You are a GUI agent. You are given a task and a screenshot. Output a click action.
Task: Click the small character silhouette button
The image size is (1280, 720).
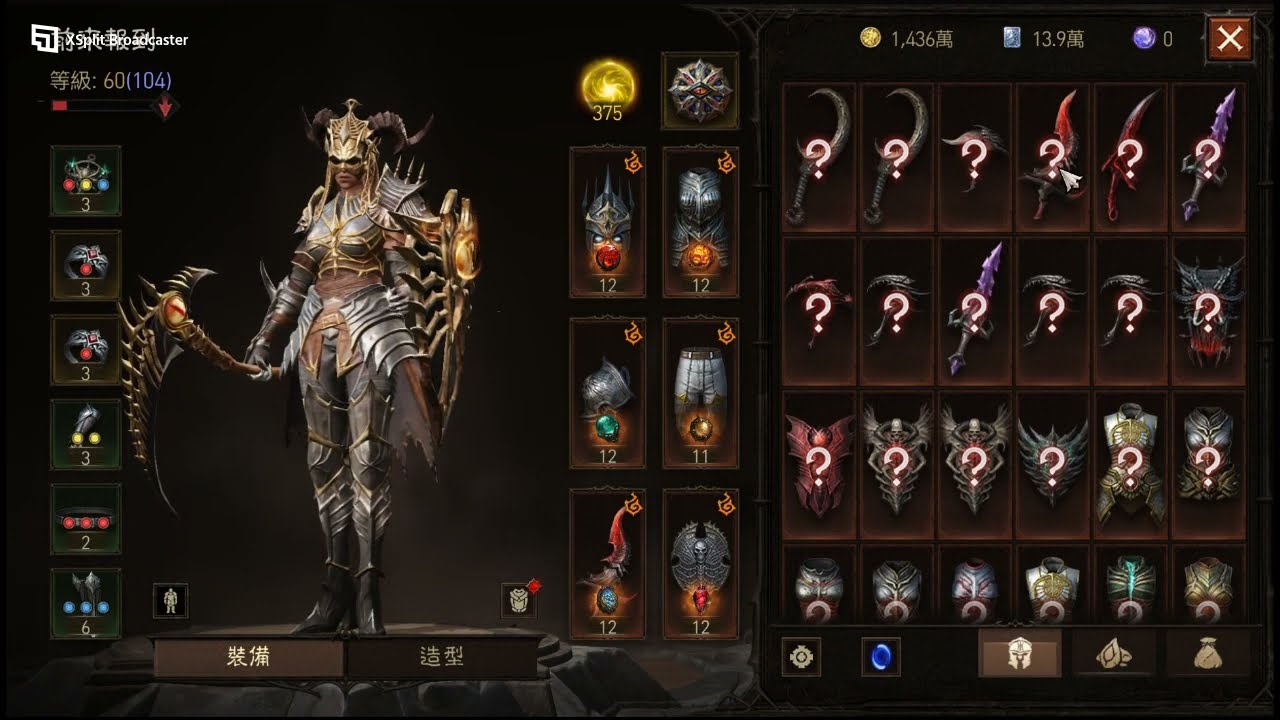click(x=171, y=600)
